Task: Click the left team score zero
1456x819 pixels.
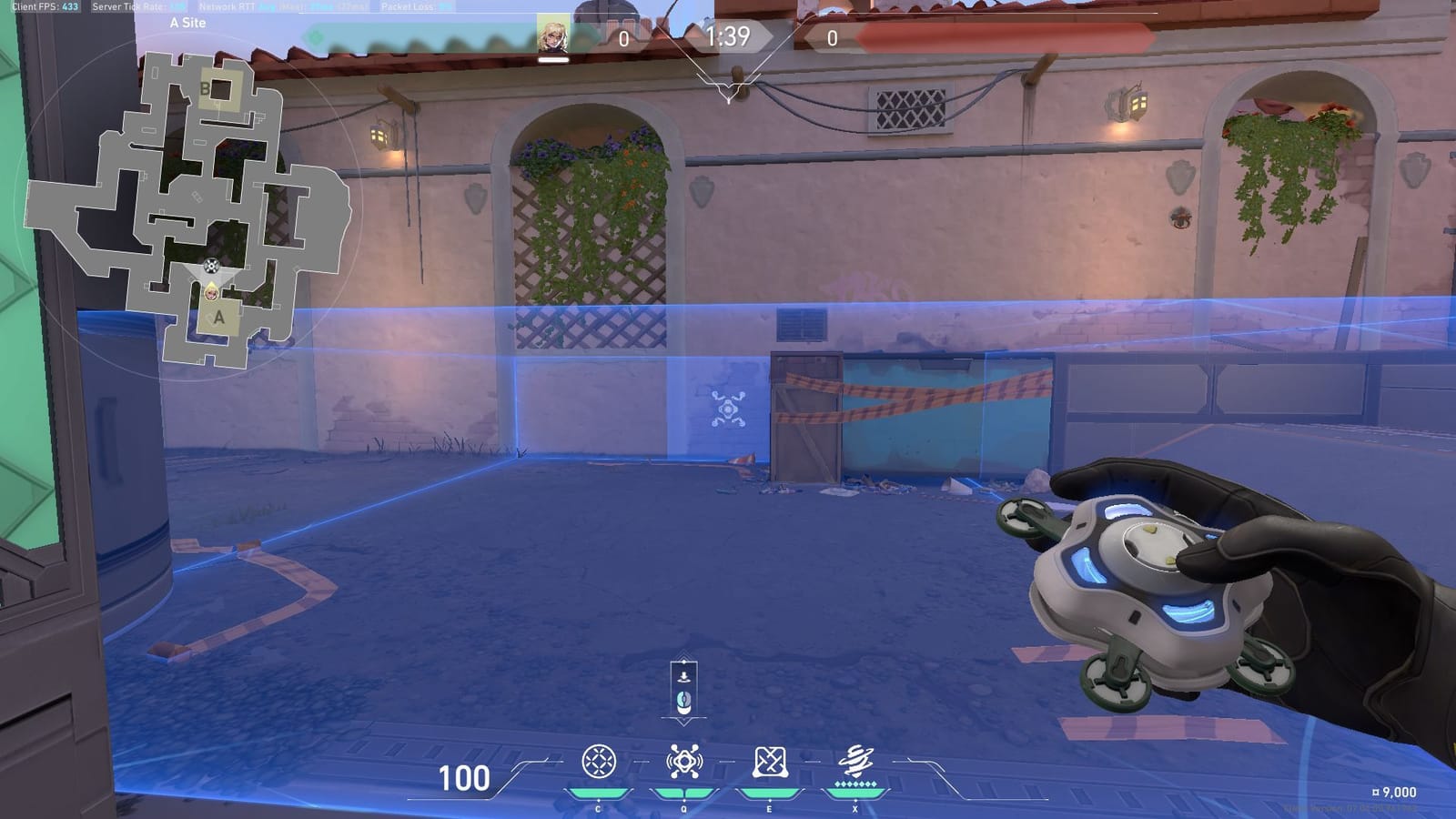Action: (x=624, y=38)
